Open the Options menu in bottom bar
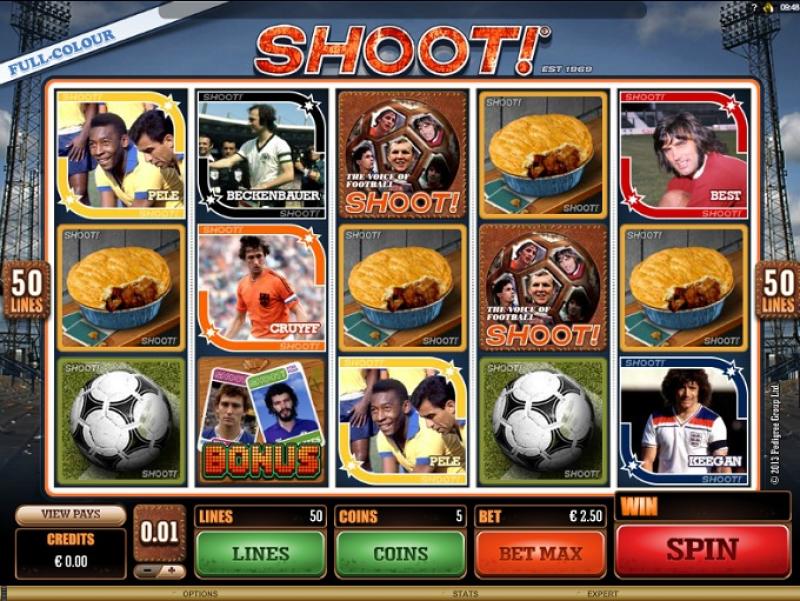Viewport: 800px width, 601px height. pos(200,594)
